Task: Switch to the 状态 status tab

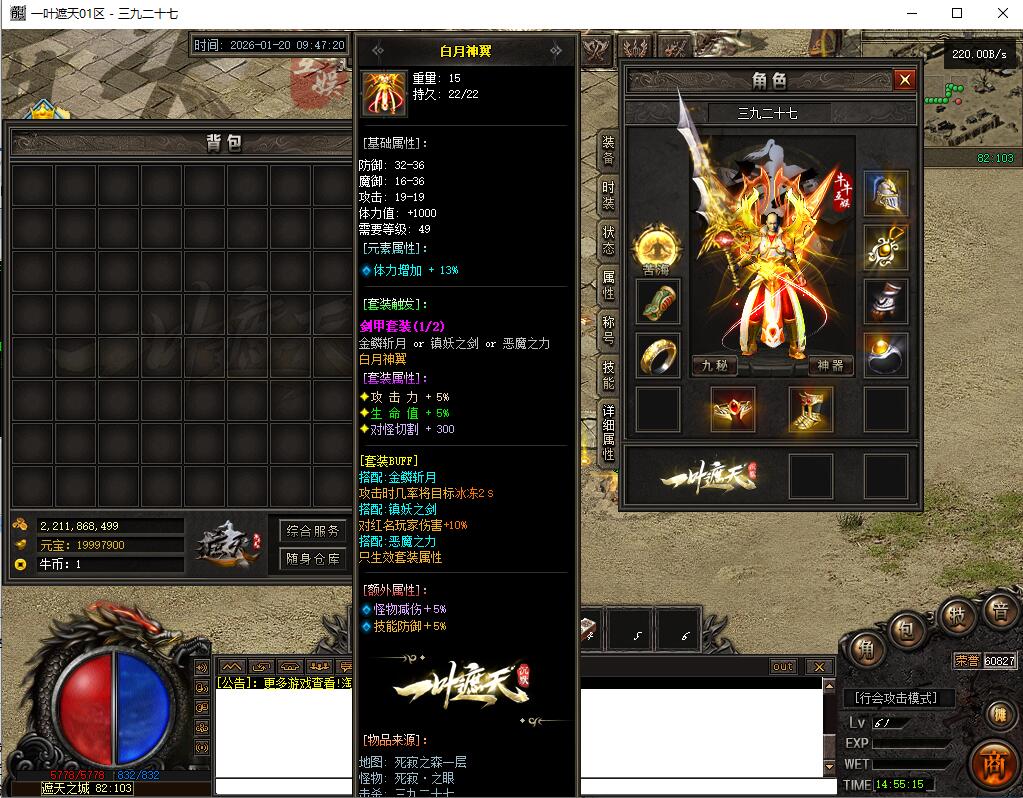Action: point(608,240)
